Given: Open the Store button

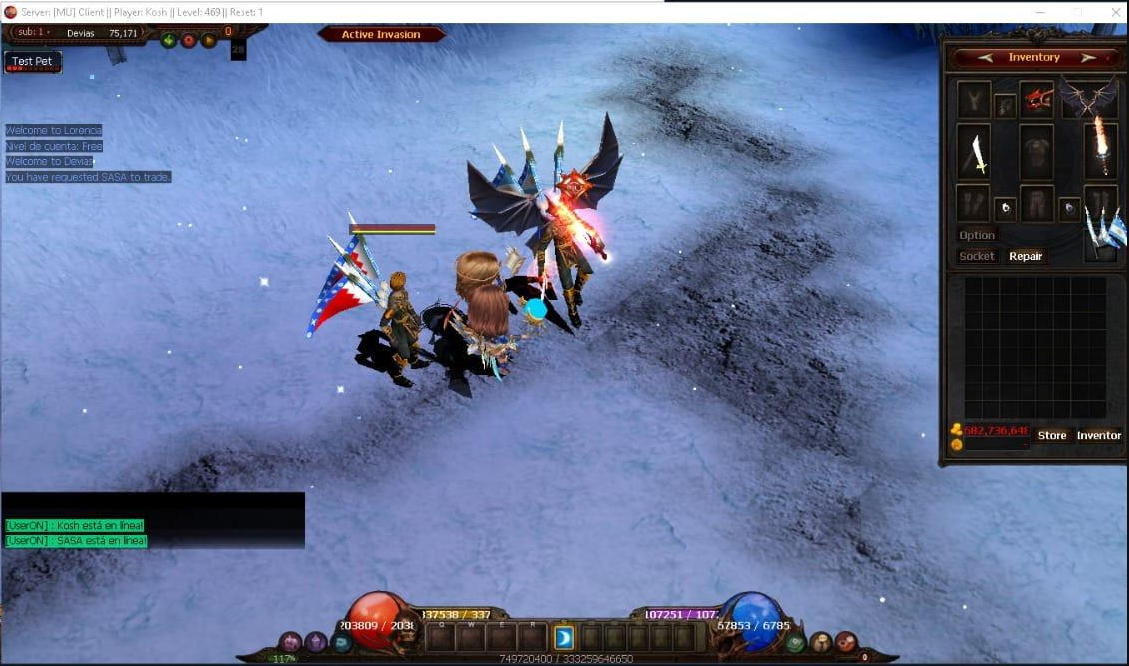Looking at the screenshot, I should click(x=1052, y=436).
